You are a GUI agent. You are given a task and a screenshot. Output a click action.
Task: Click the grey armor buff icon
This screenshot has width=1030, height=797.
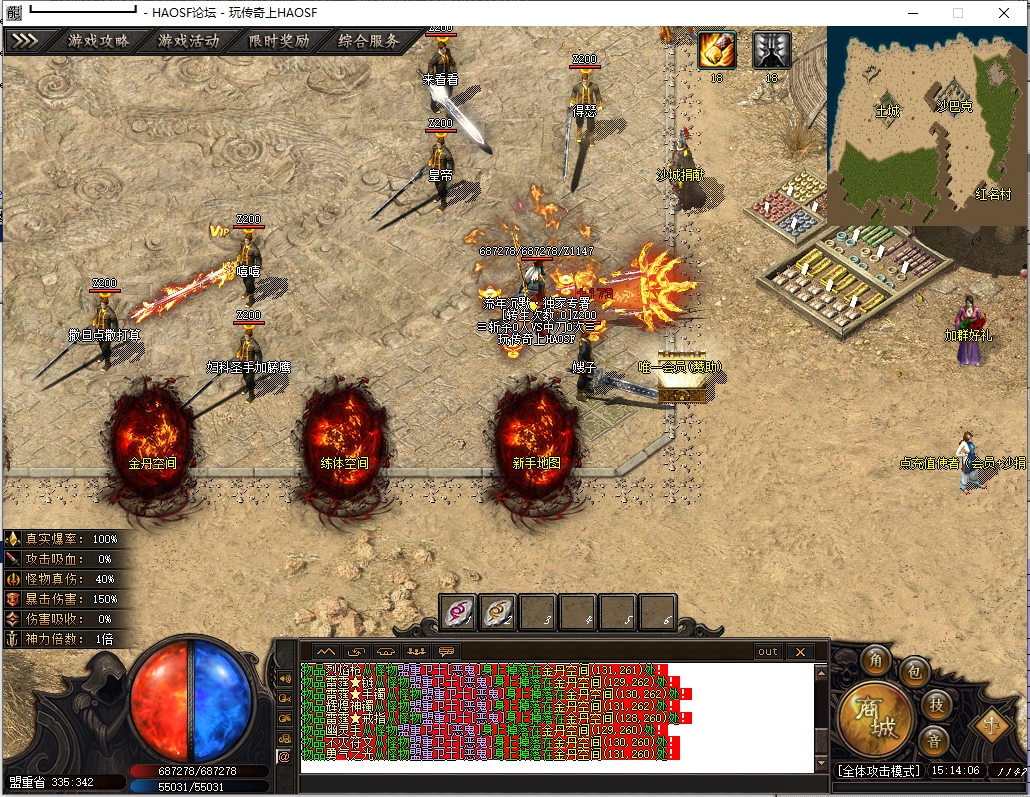point(771,50)
